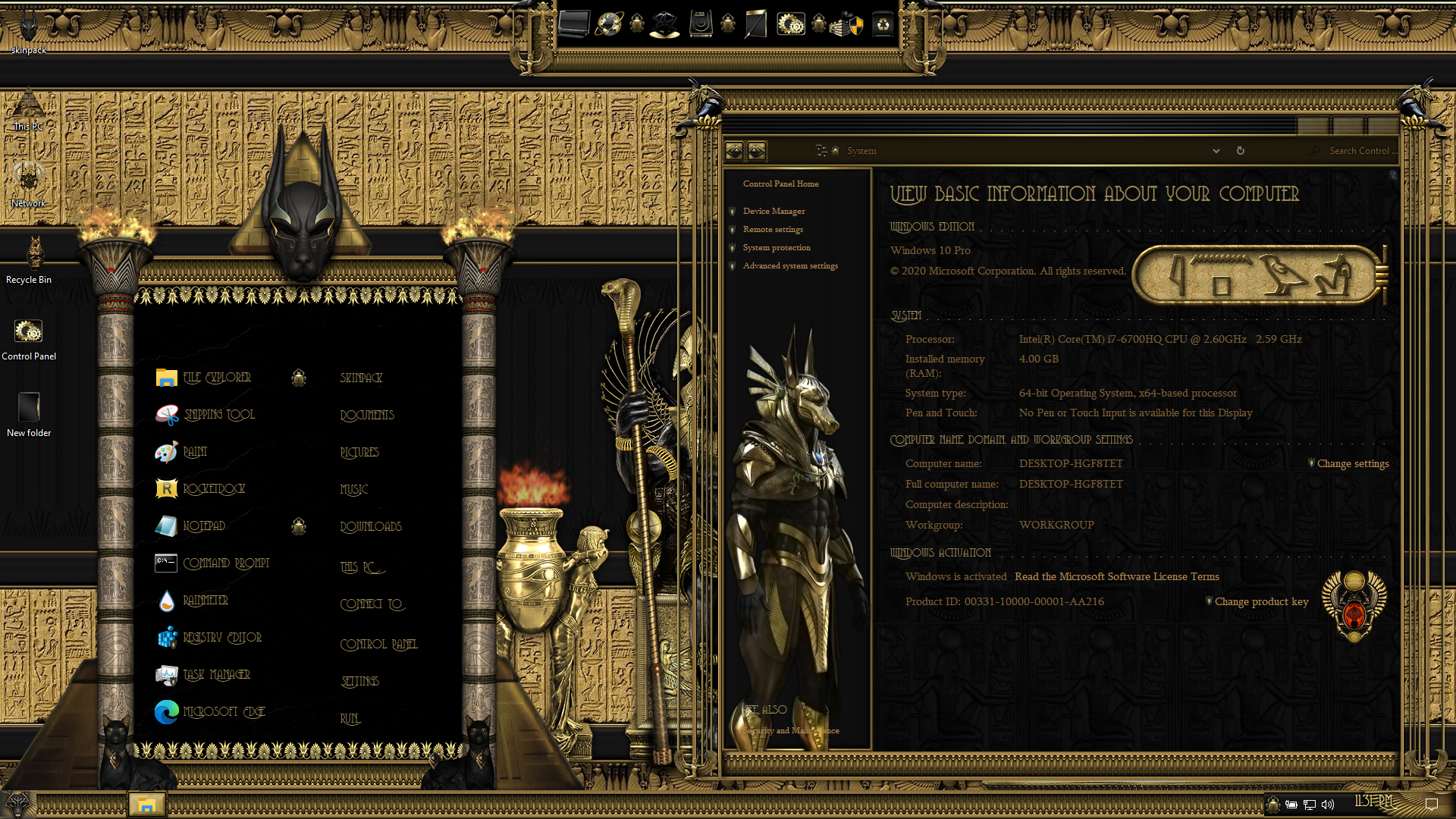Open Settings from the start menu

coord(359,682)
